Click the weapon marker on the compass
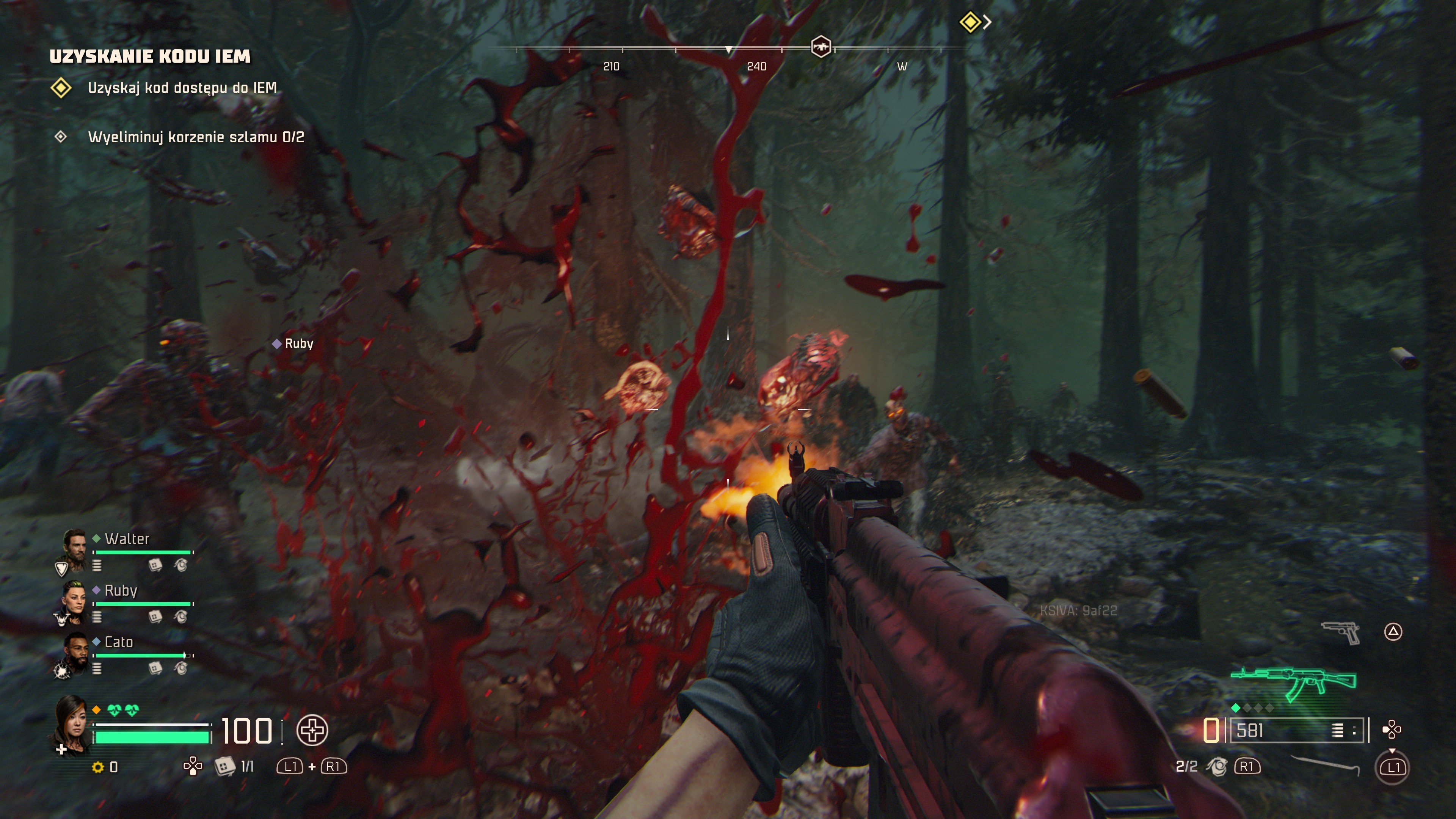This screenshot has height=819, width=1456. tap(821, 46)
